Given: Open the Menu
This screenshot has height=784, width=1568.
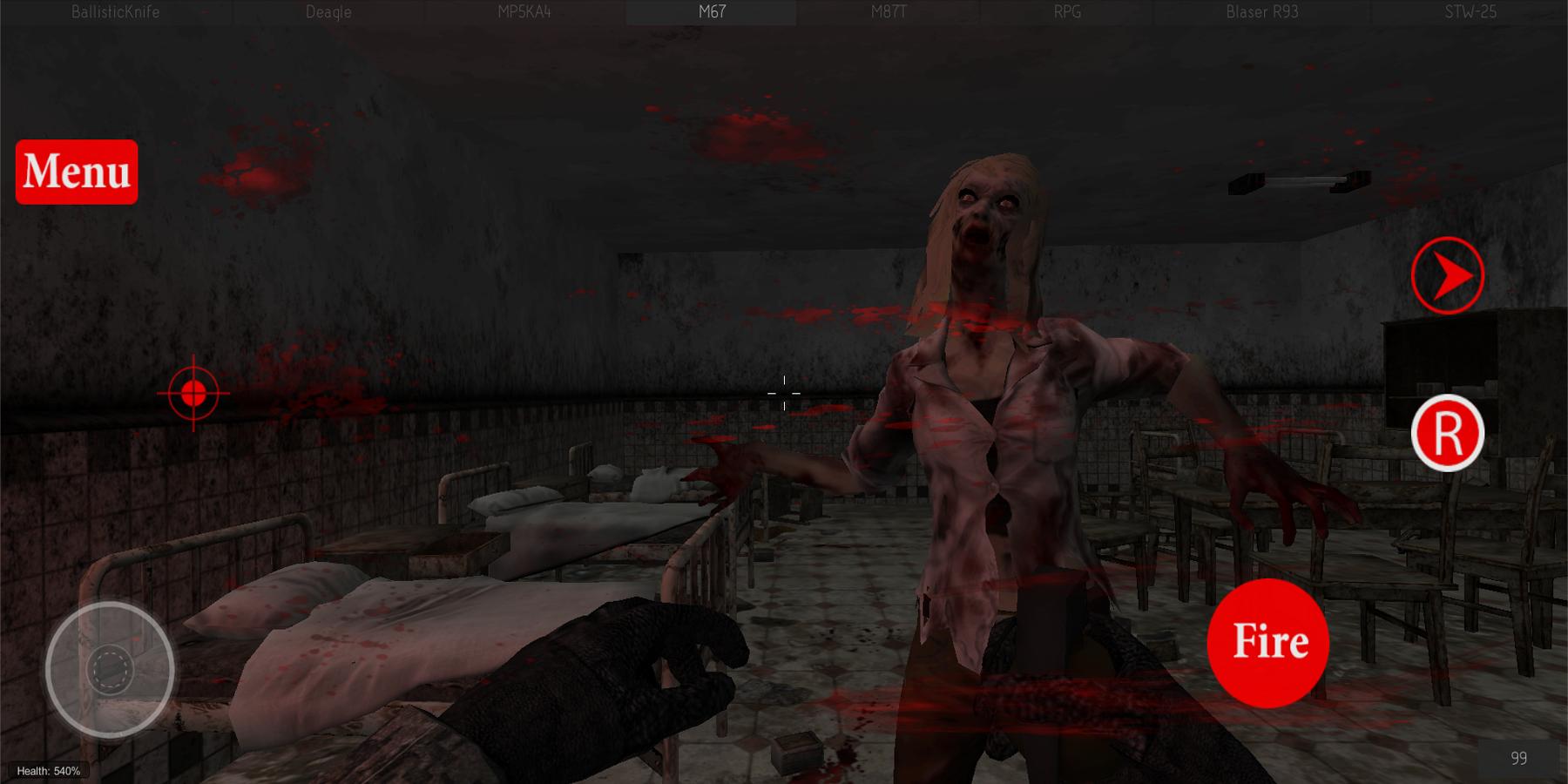Looking at the screenshot, I should pos(76,172).
